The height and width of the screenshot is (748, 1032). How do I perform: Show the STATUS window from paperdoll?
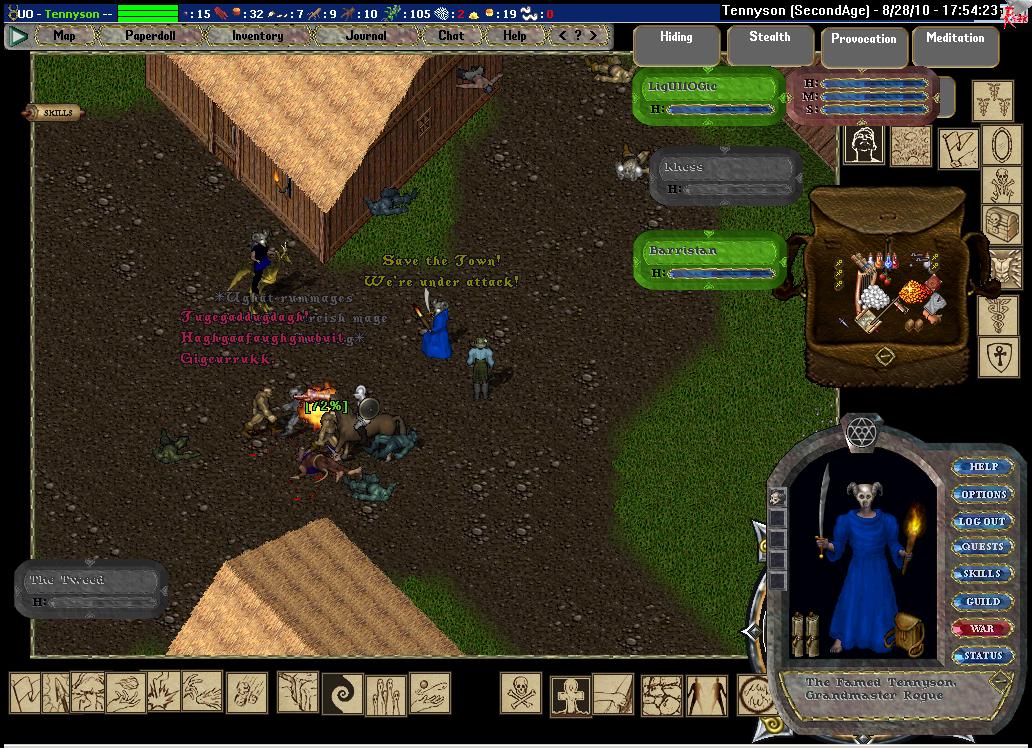click(982, 656)
